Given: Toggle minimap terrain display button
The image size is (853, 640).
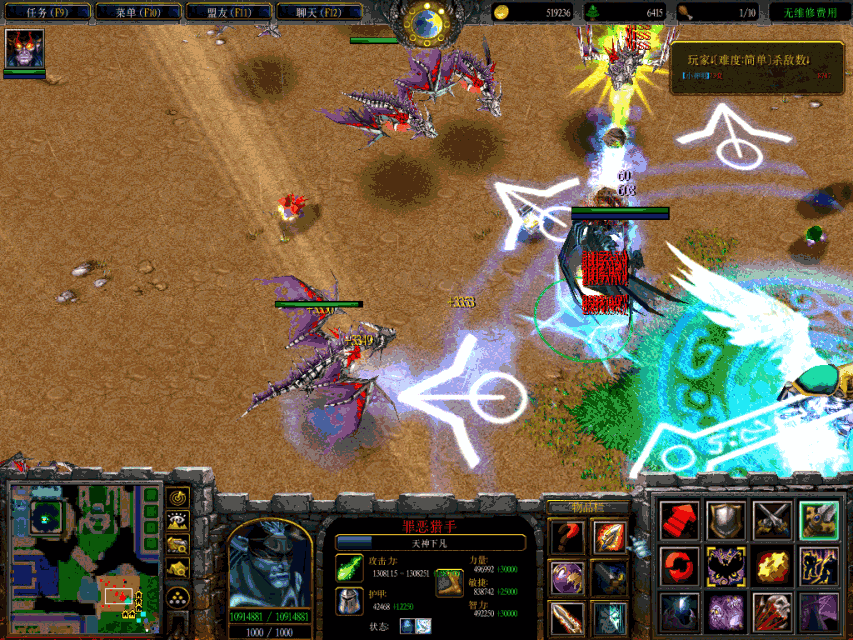Looking at the screenshot, I should [x=179, y=521].
